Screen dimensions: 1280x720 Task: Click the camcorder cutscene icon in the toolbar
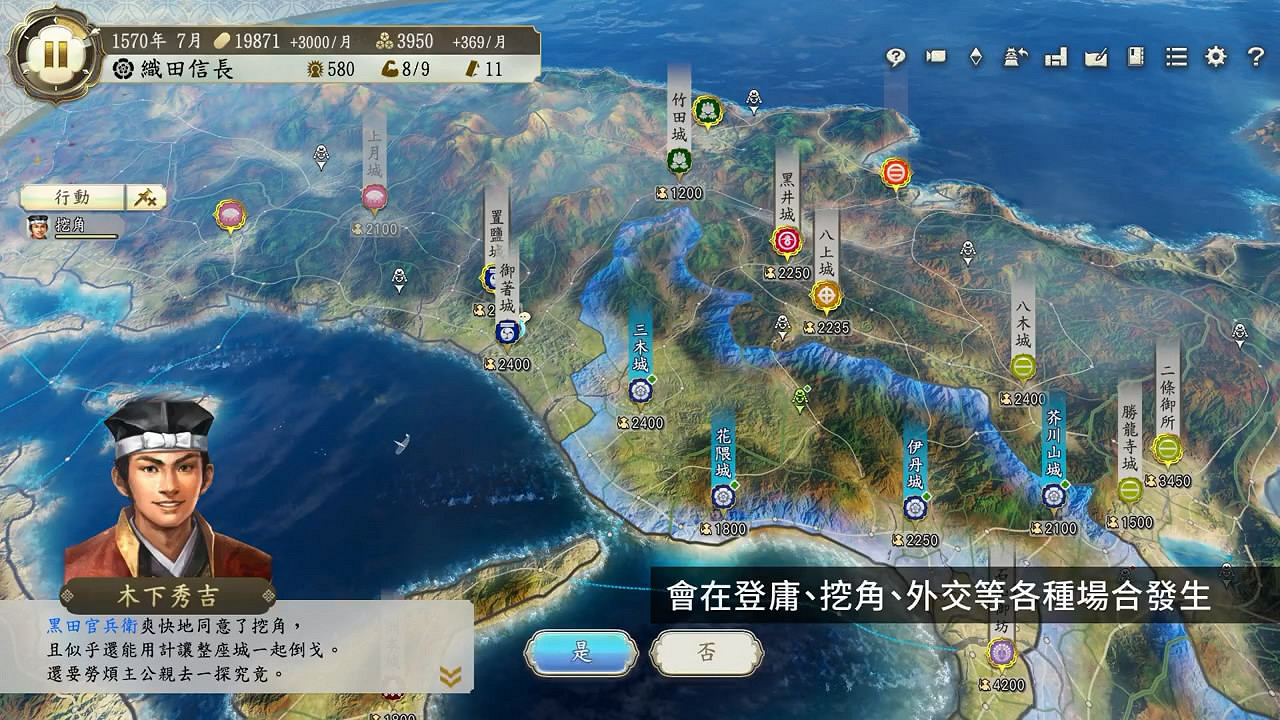[x=934, y=58]
